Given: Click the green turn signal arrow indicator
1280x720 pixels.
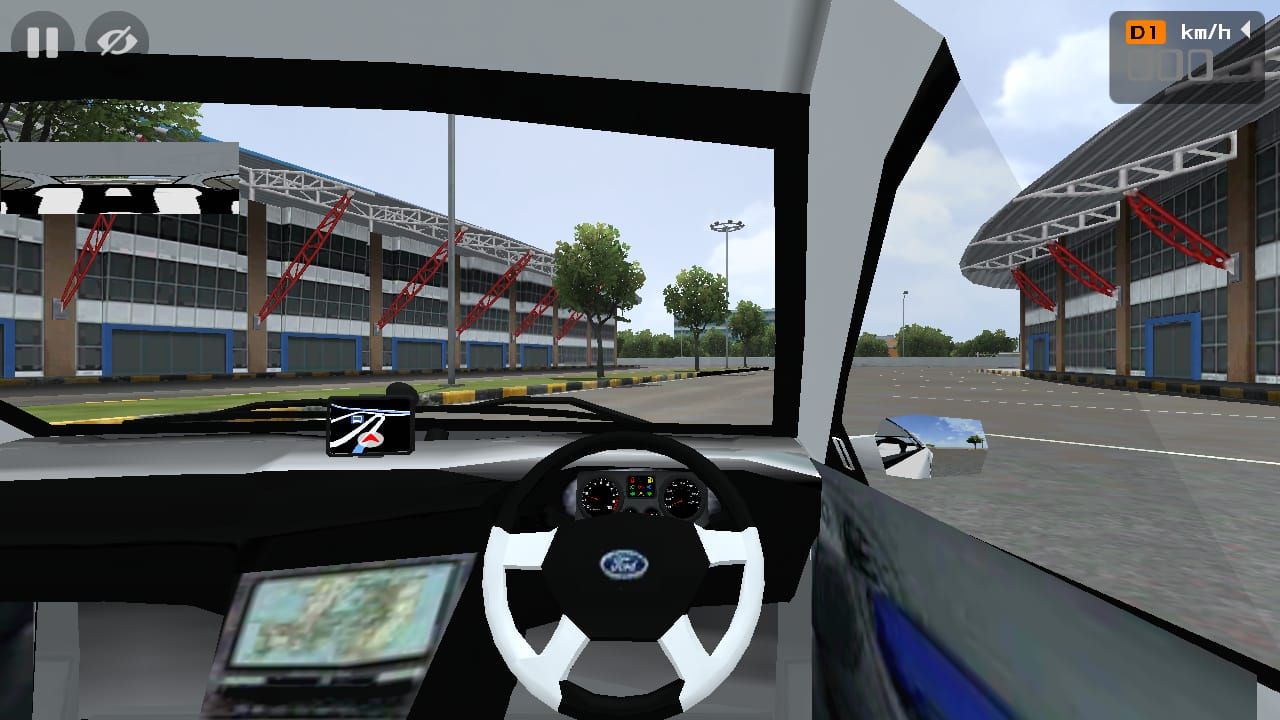Looking at the screenshot, I should pyautogui.click(x=633, y=494).
